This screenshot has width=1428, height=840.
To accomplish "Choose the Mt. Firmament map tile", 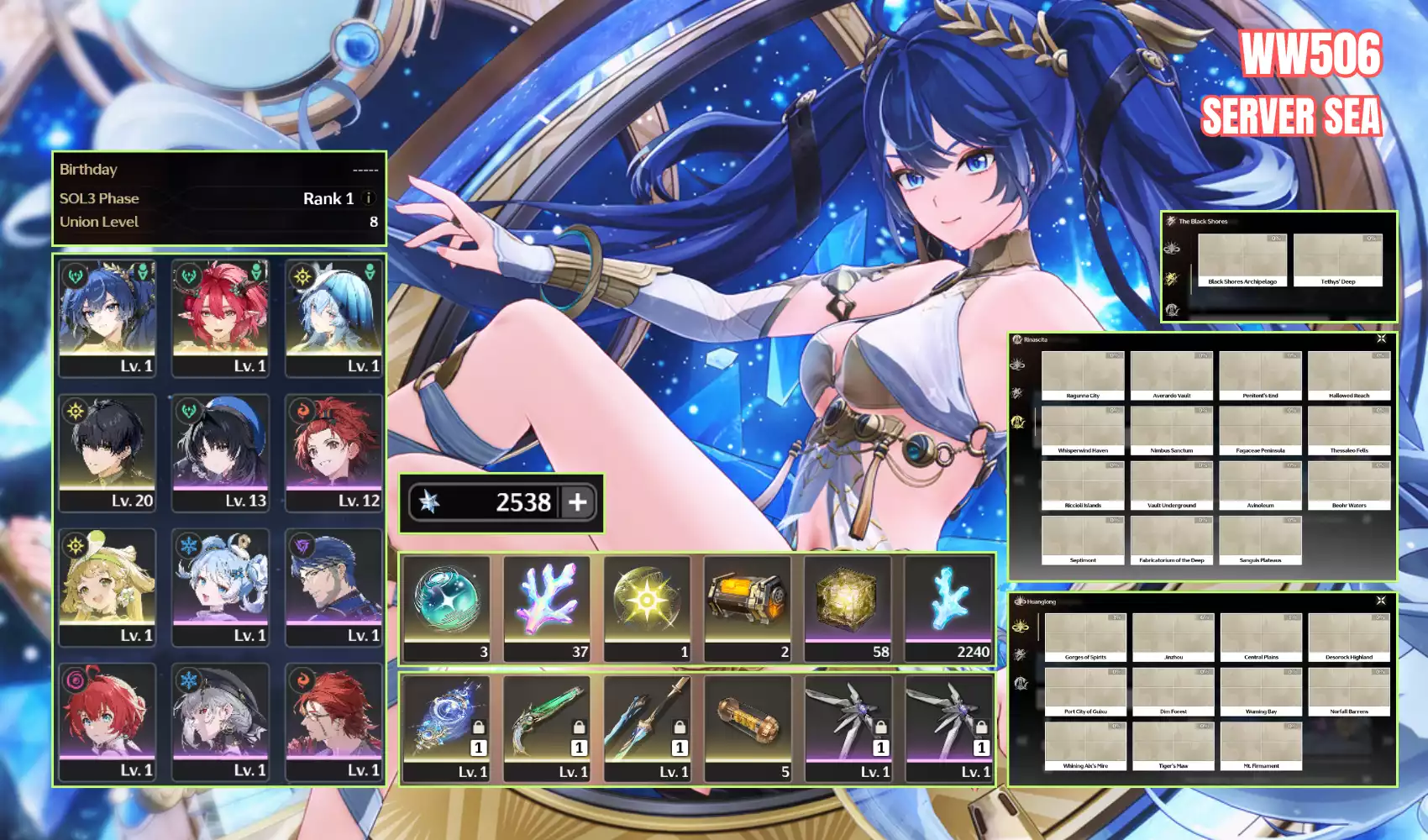I will [x=1261, y=746].
